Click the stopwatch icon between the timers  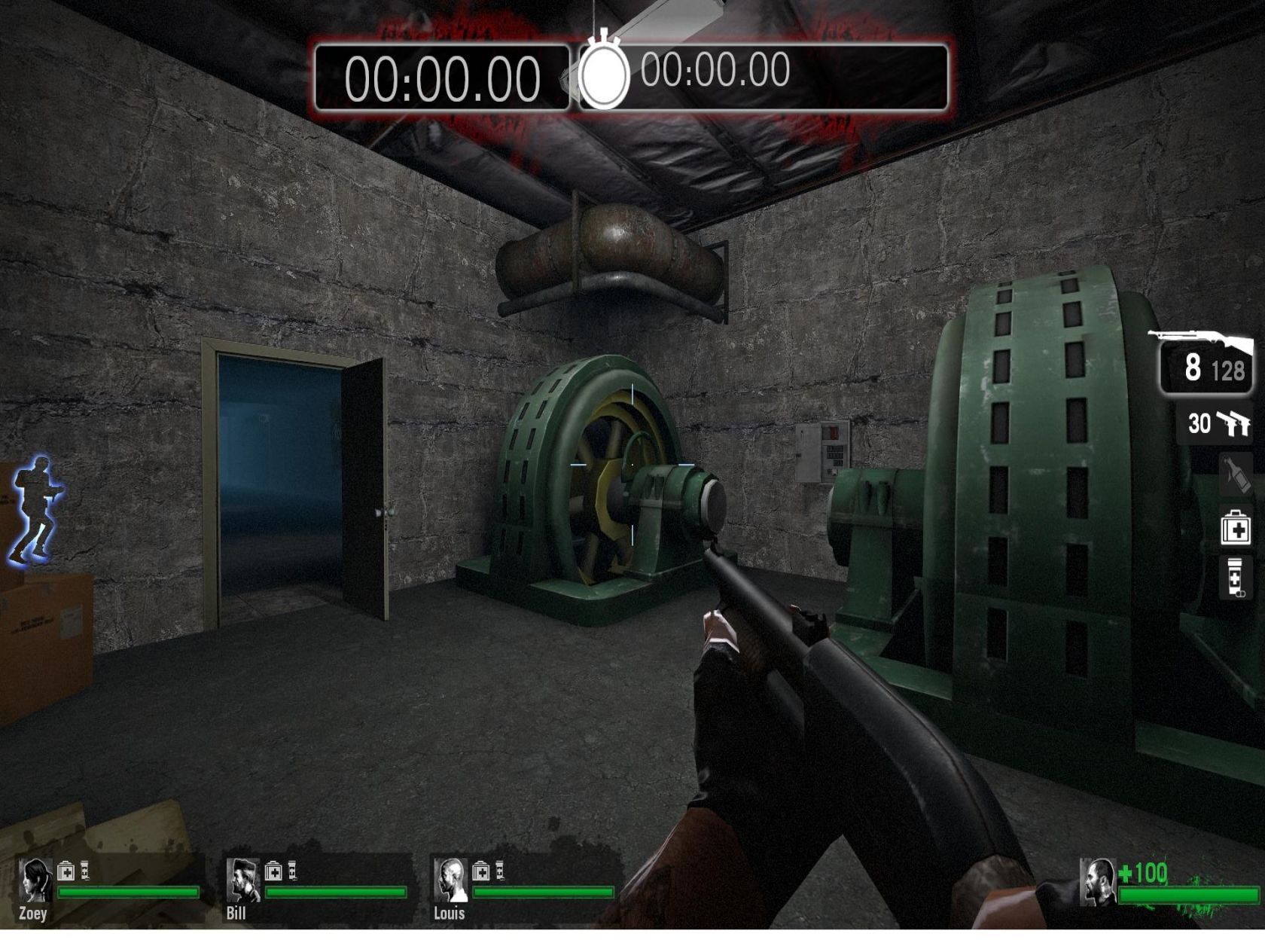pyautogui.click(x=604, y=74)
